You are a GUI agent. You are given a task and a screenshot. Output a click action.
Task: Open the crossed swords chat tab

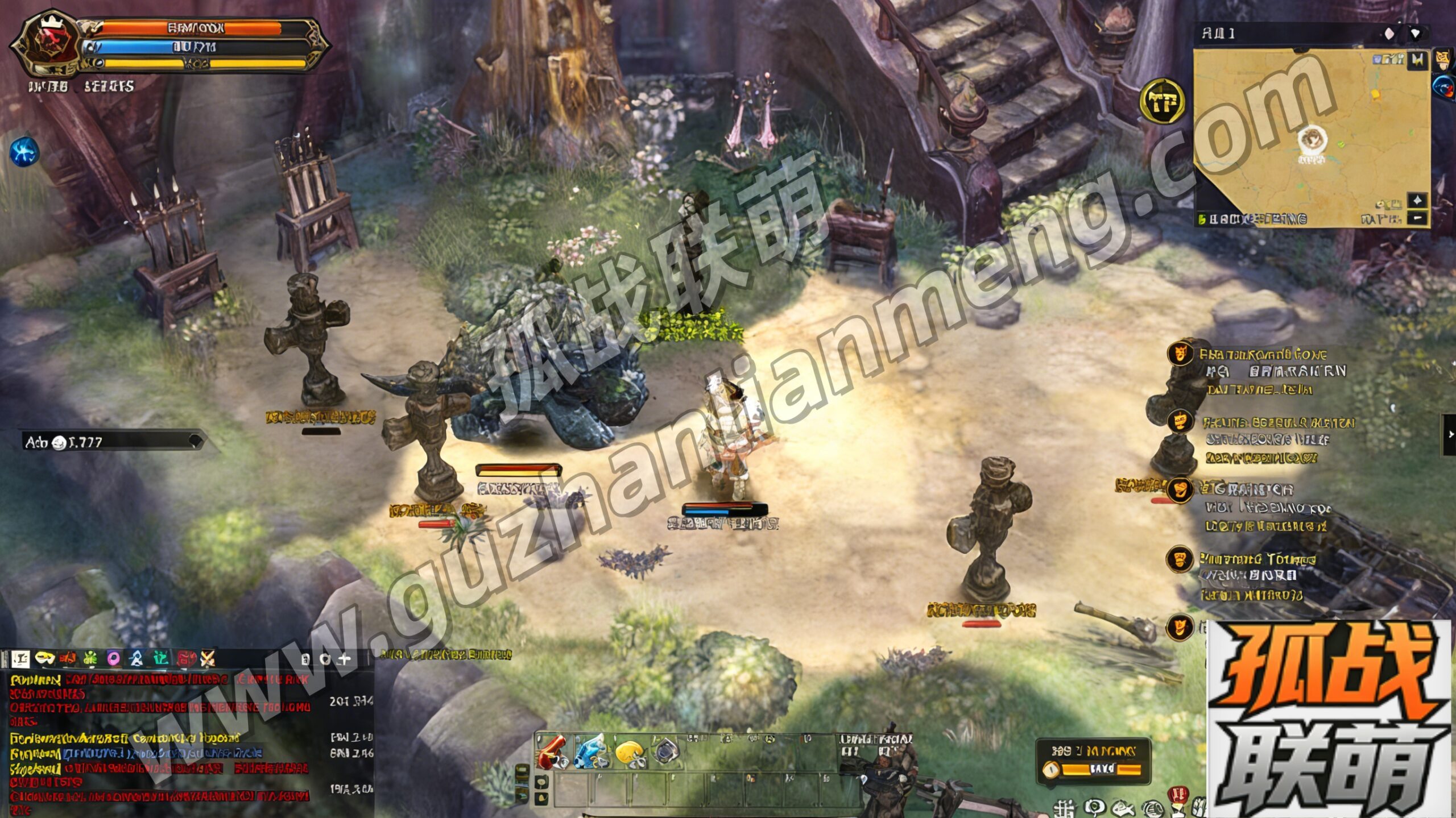(208, 659)
